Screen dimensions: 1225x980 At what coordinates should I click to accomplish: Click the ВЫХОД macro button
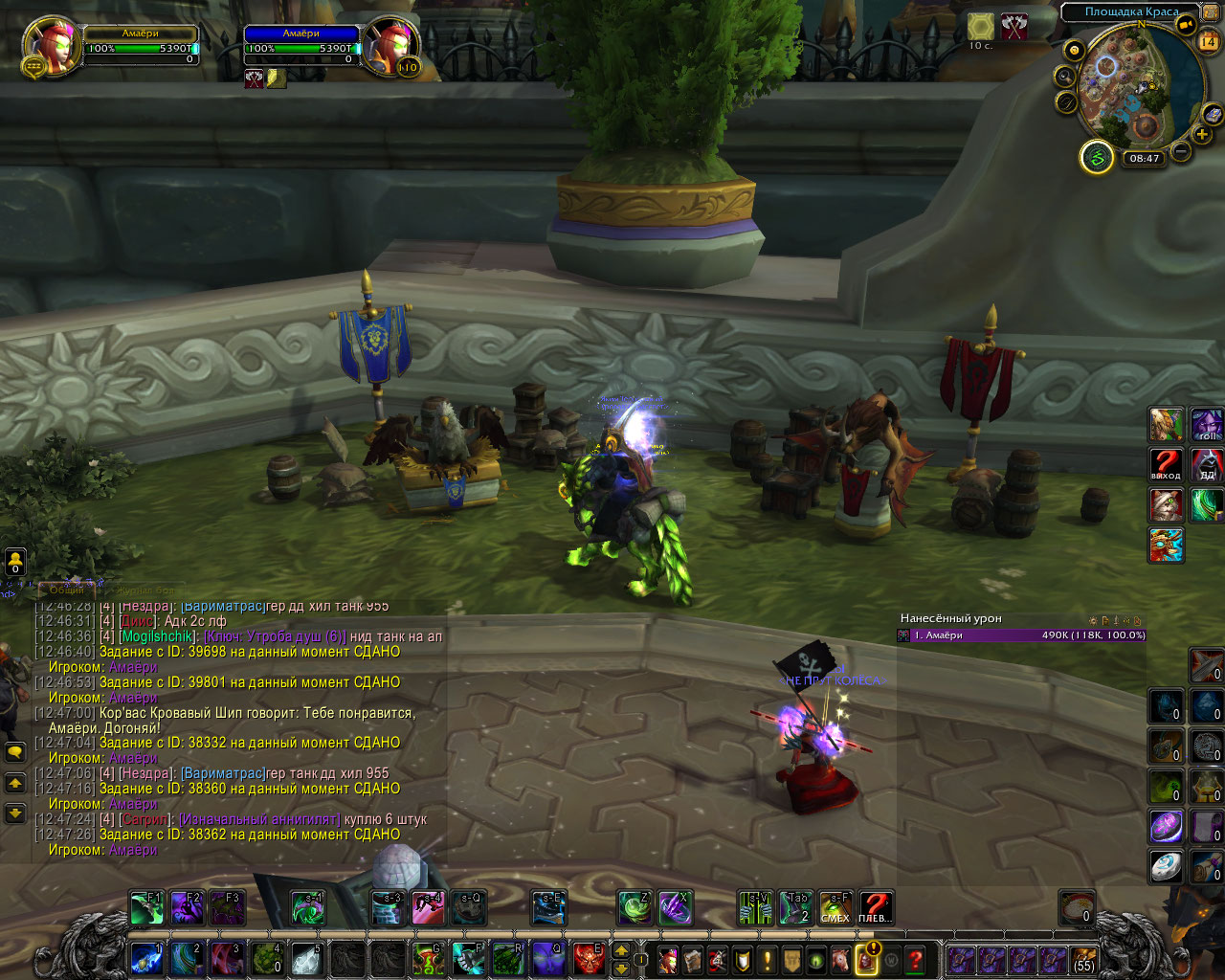click(x=1166, y=464)
